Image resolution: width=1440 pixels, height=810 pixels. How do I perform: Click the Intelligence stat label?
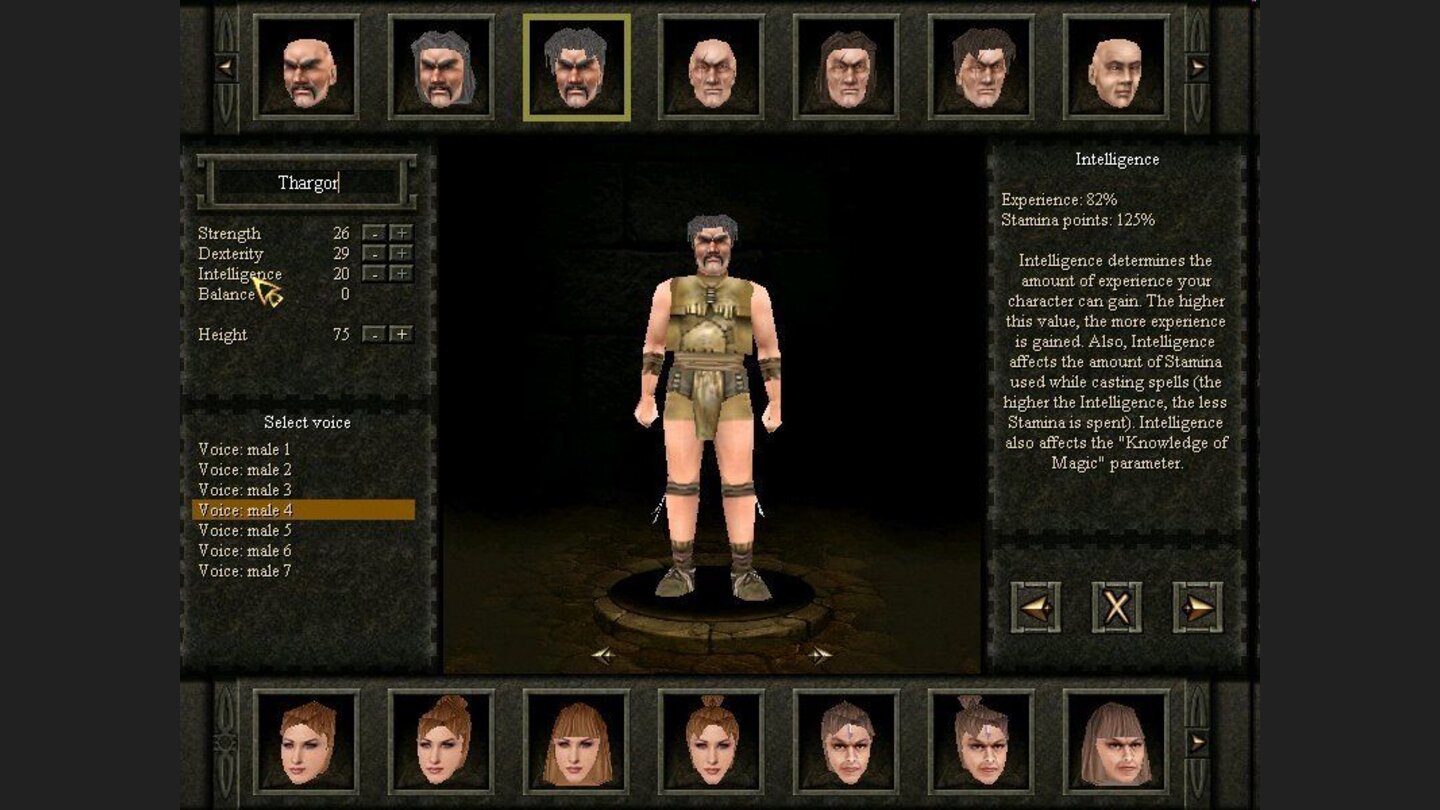tap(239, 273)
